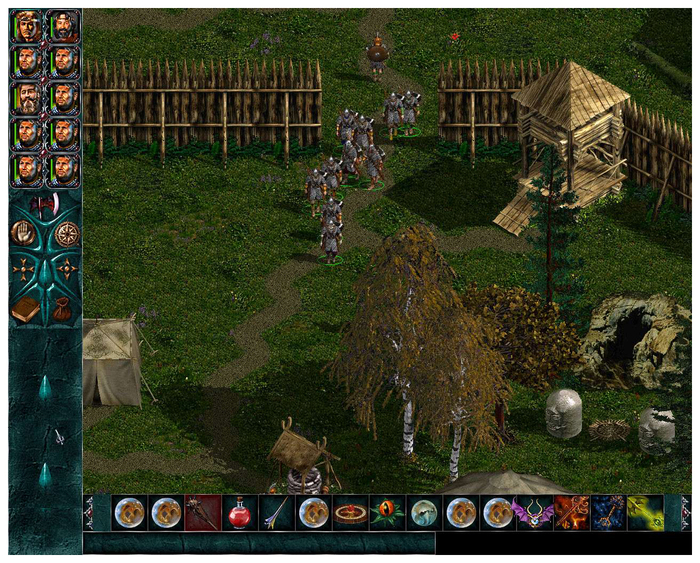Select the wooden staff hotbar slot
The width and height of the screenshot is (700, 563).
(x=202, y=512)
